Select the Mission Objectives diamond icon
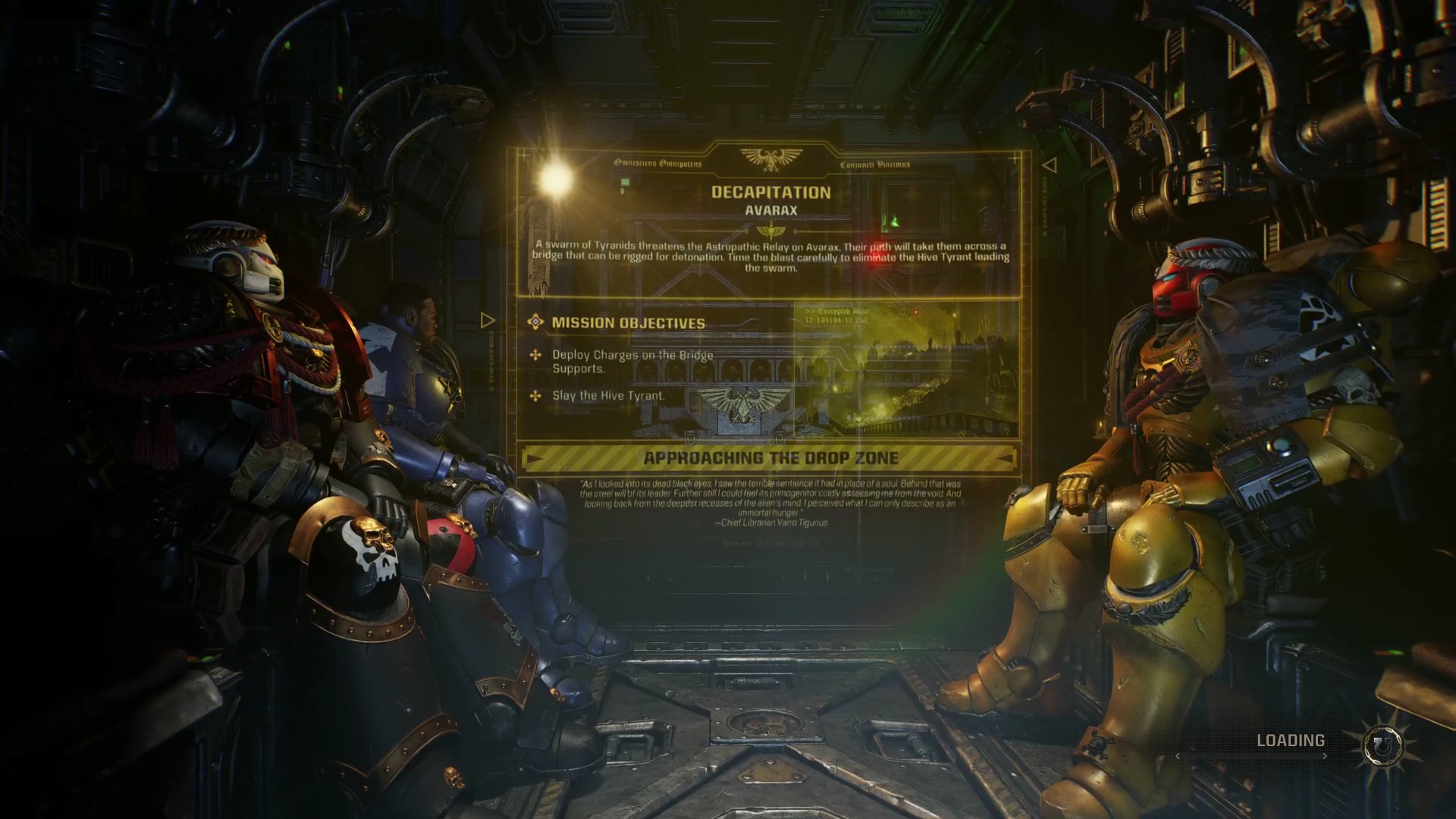 (x=535, y=321)
